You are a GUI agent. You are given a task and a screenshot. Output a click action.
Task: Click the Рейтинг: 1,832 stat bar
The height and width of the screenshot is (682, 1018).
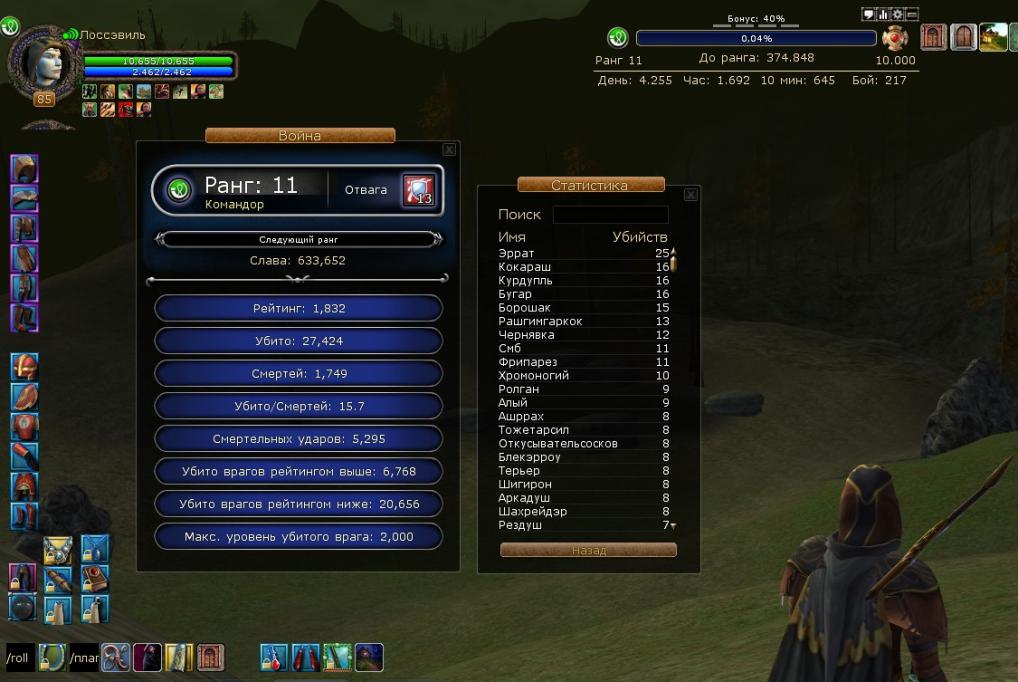[298, 308]
